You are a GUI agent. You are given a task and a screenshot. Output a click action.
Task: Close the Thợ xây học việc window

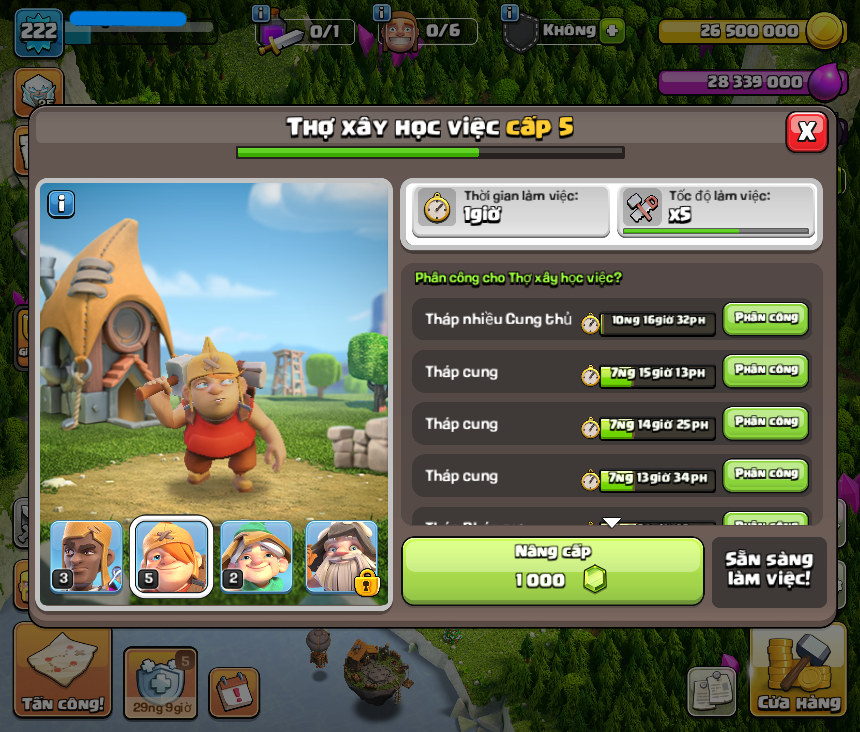pos(806,131)
